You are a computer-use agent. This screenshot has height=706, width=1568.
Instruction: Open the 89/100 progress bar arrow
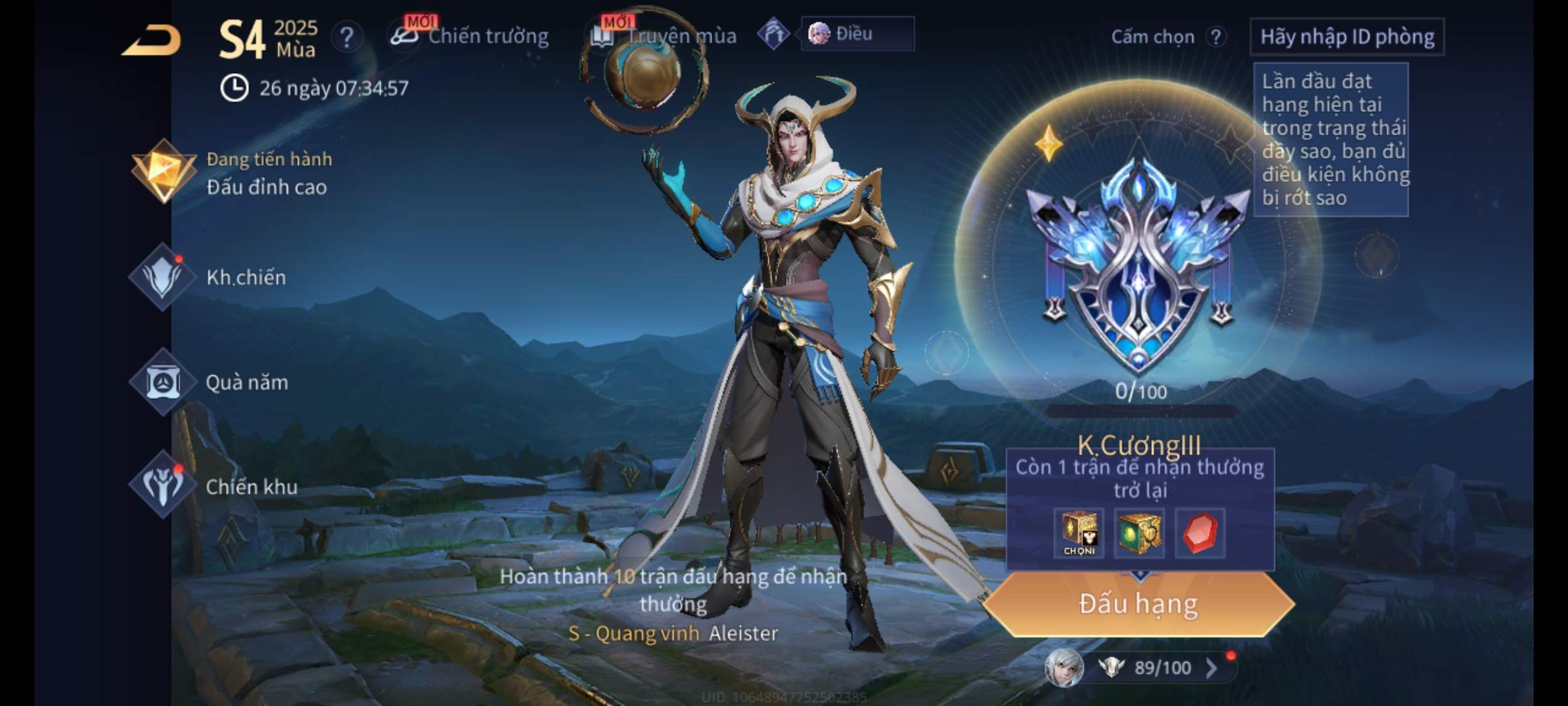coord(1211,668)
